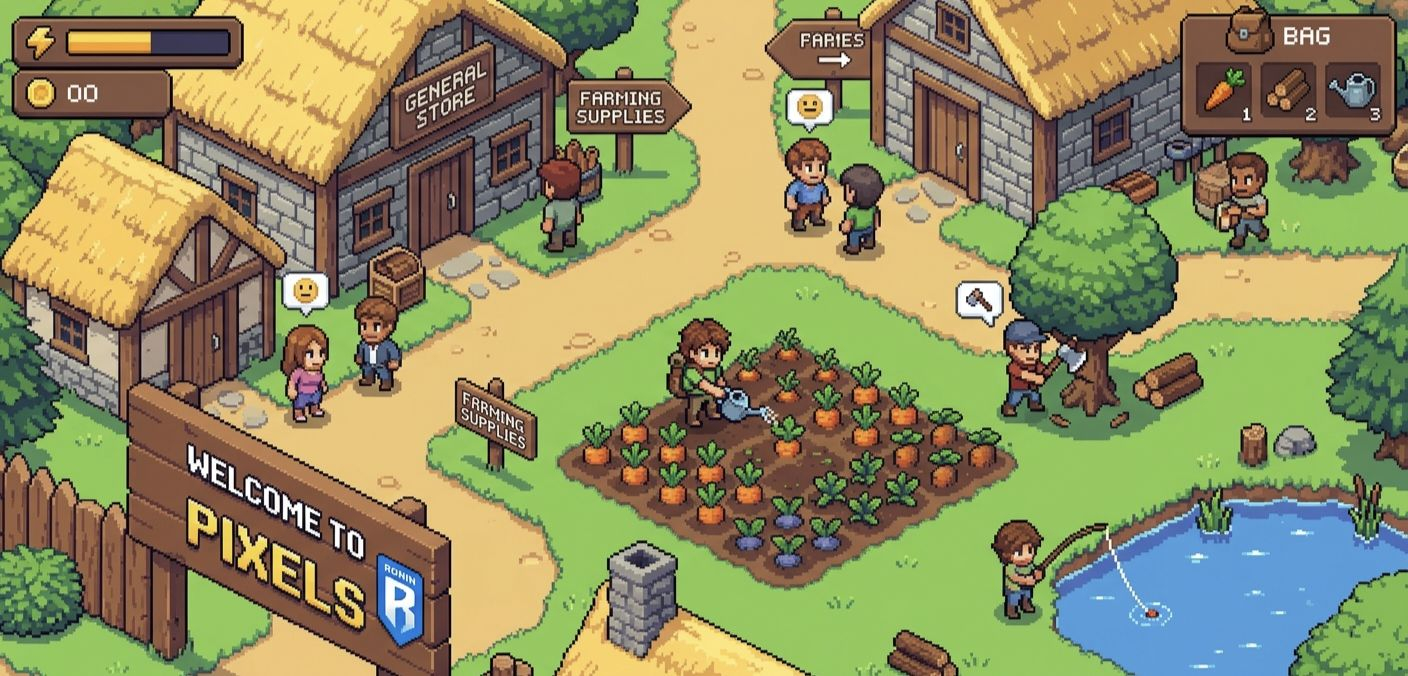This screenshot has width=1408, height=676.
Task: Open the backpack Bag icon
Action: 1250,36
